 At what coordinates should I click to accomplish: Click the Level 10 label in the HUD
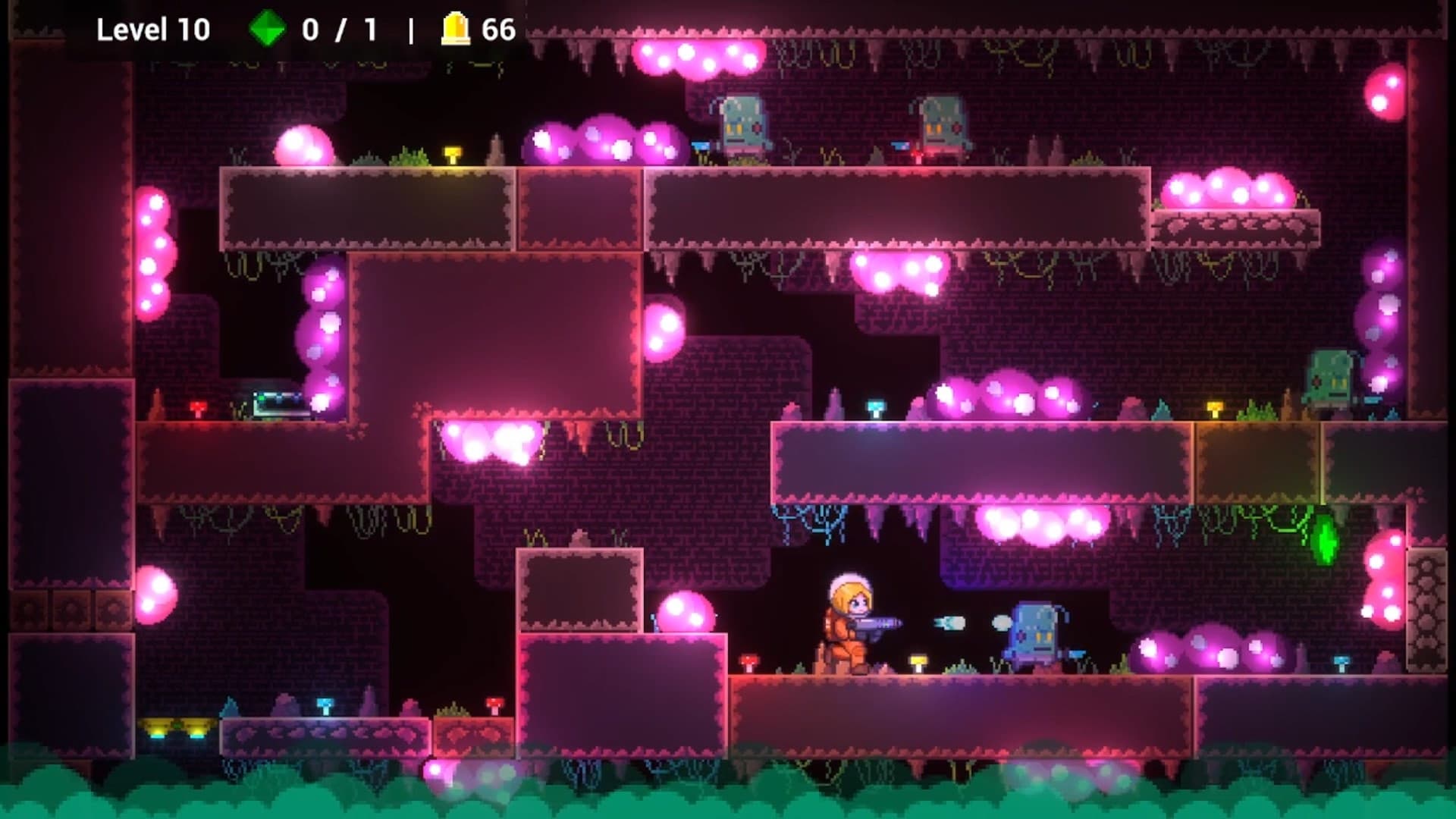pyautogui.click(x=154, y=30)
